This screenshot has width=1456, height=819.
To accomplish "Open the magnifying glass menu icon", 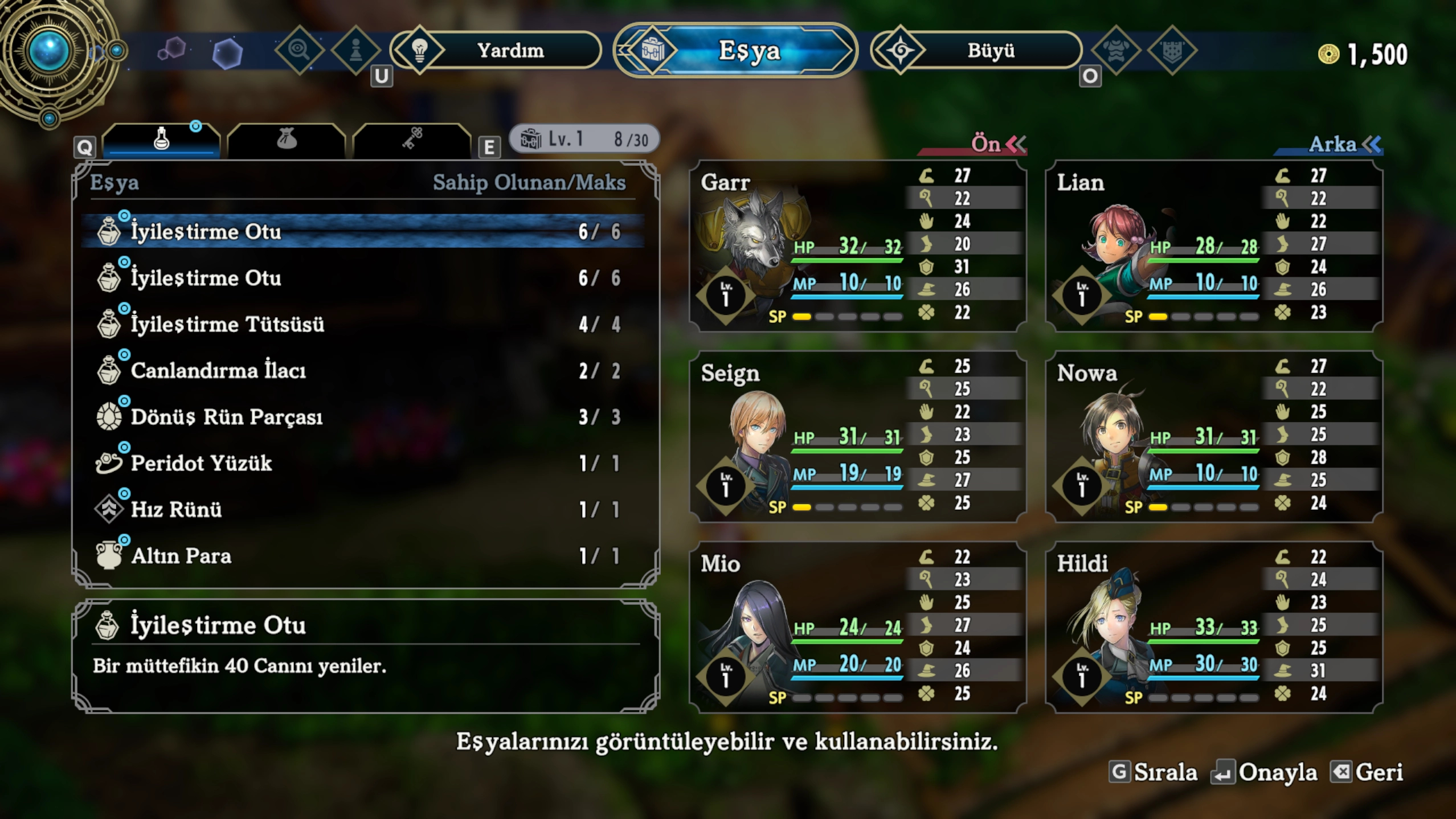I will (x=299, y=51).
